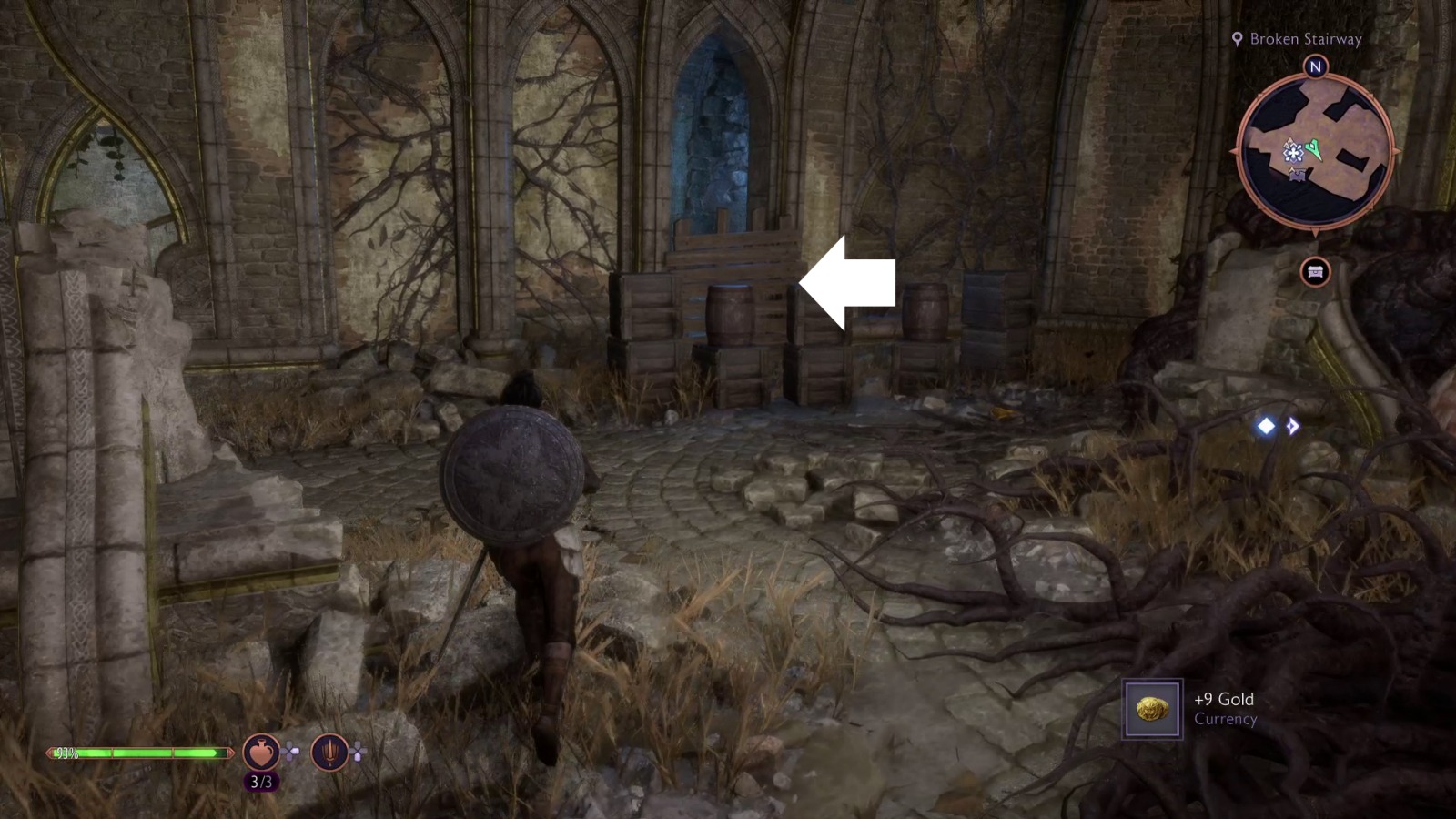The image size is (1456, 819).
Task: Select the health potion flask icon
Action: coord(260,753)
